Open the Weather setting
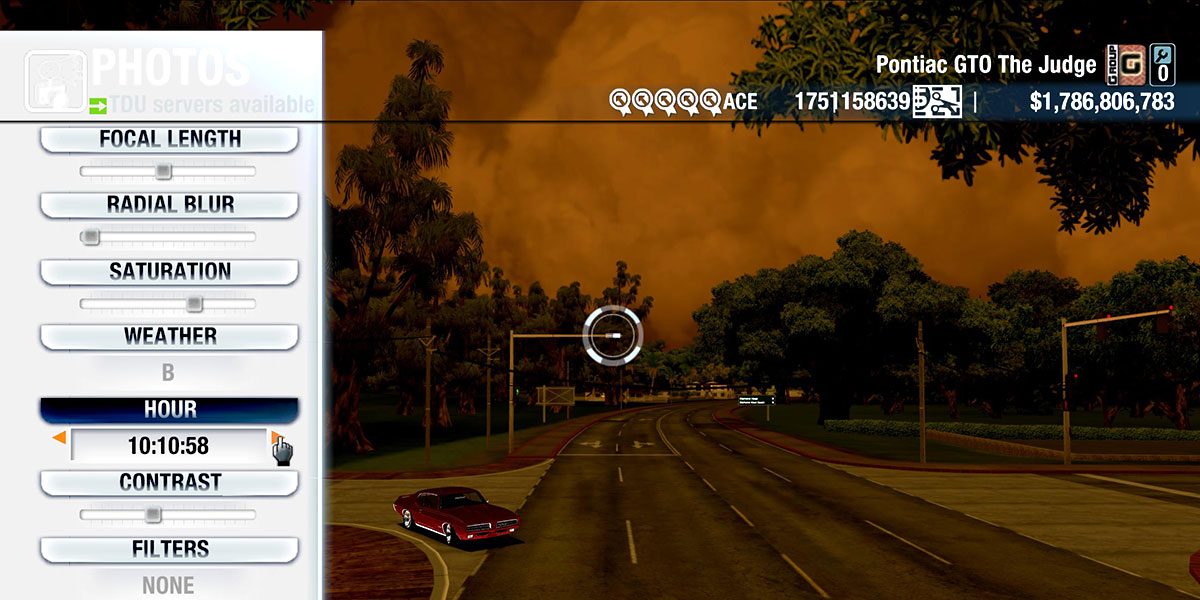 169,336
